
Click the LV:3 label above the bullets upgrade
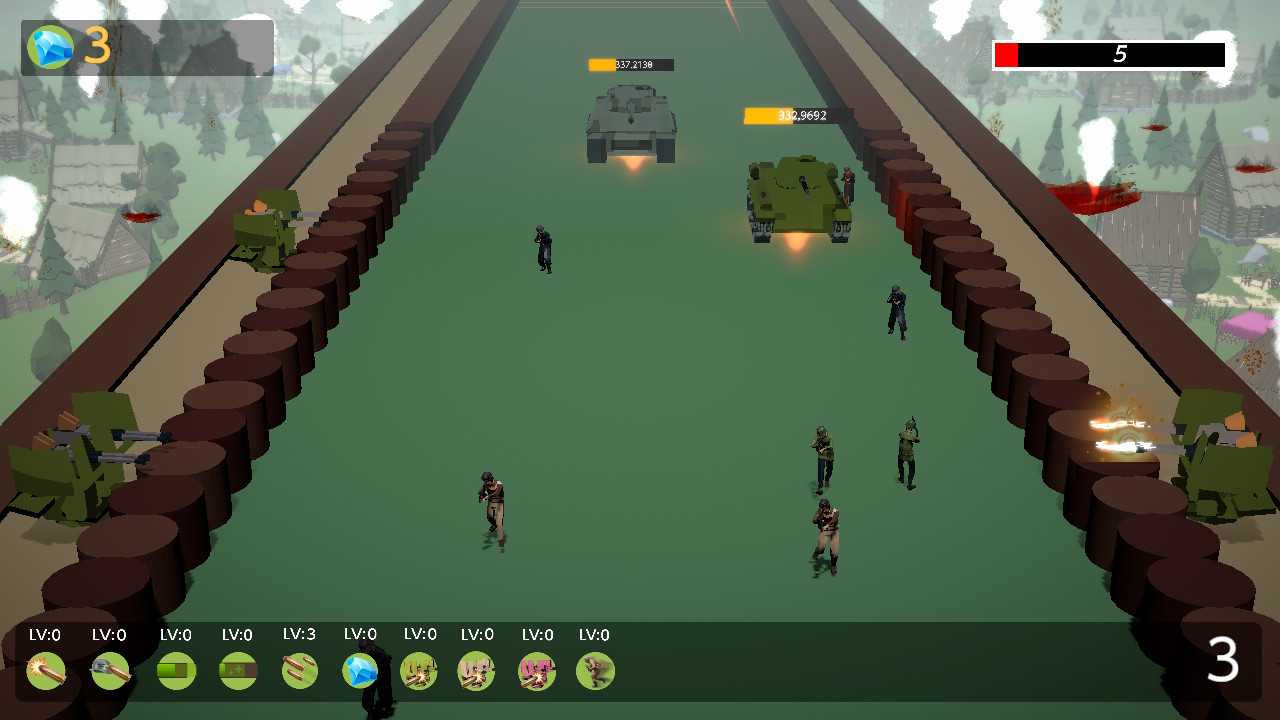(299, 633)
